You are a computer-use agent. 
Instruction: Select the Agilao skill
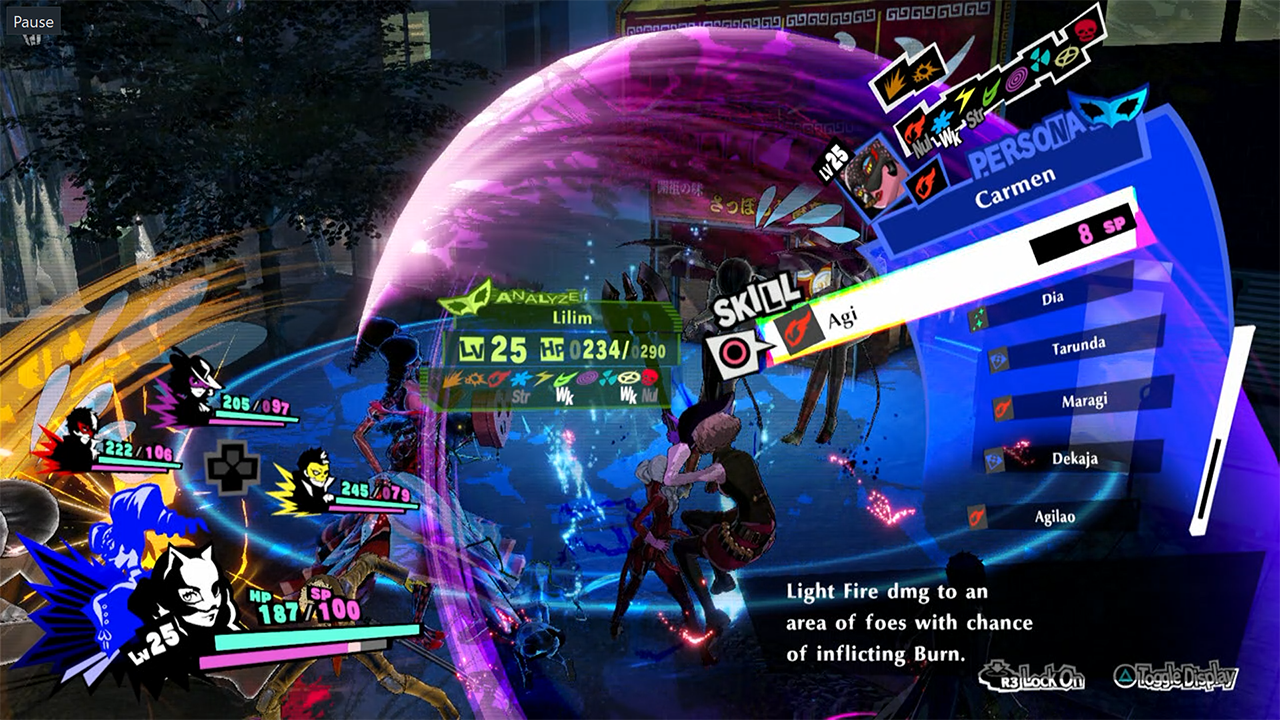pos(1055,518)
